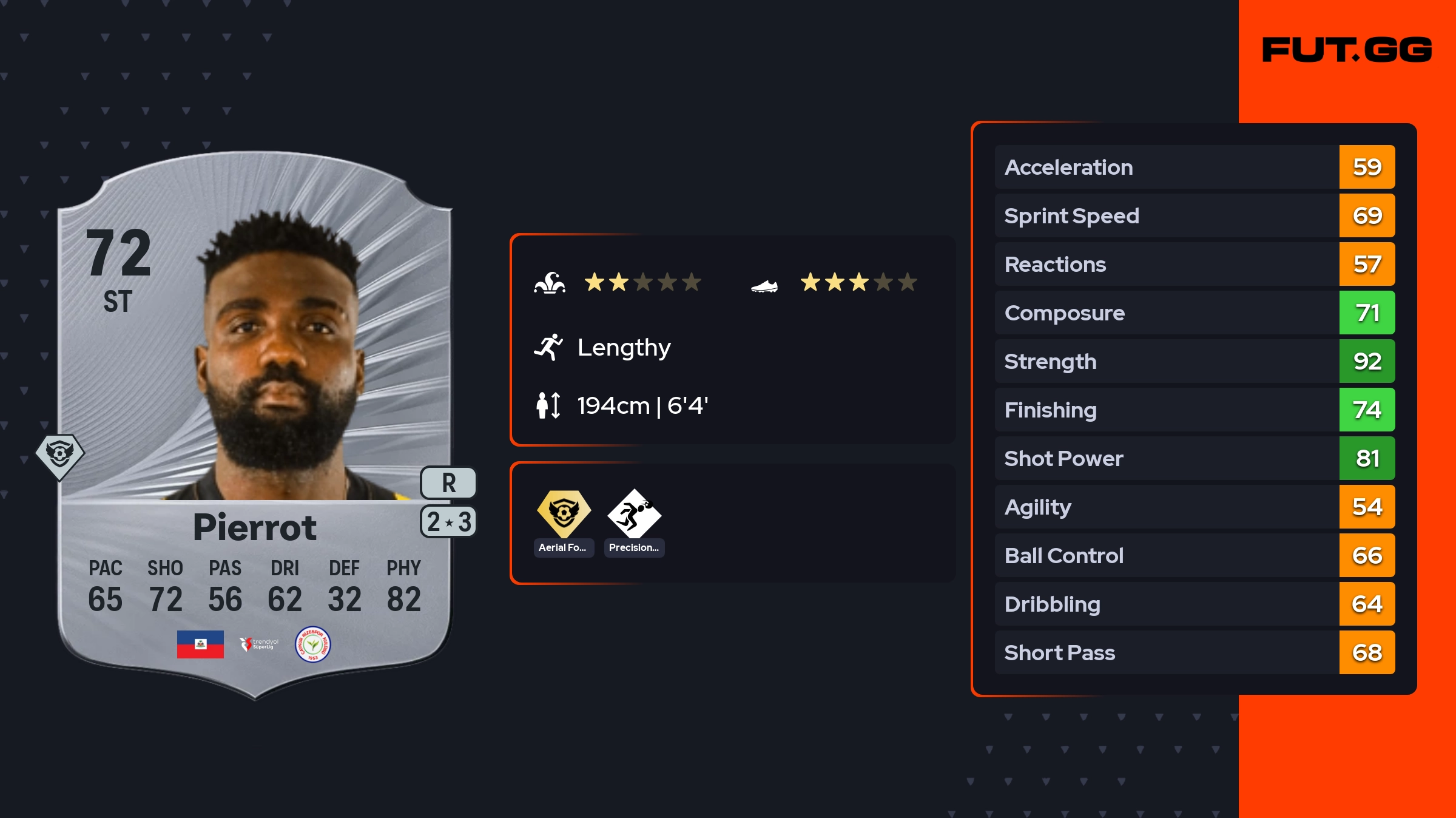The image size is (1456, 818).
Task: Open the Aerial Fortress playstyle icon
Action: coord(564,513)
